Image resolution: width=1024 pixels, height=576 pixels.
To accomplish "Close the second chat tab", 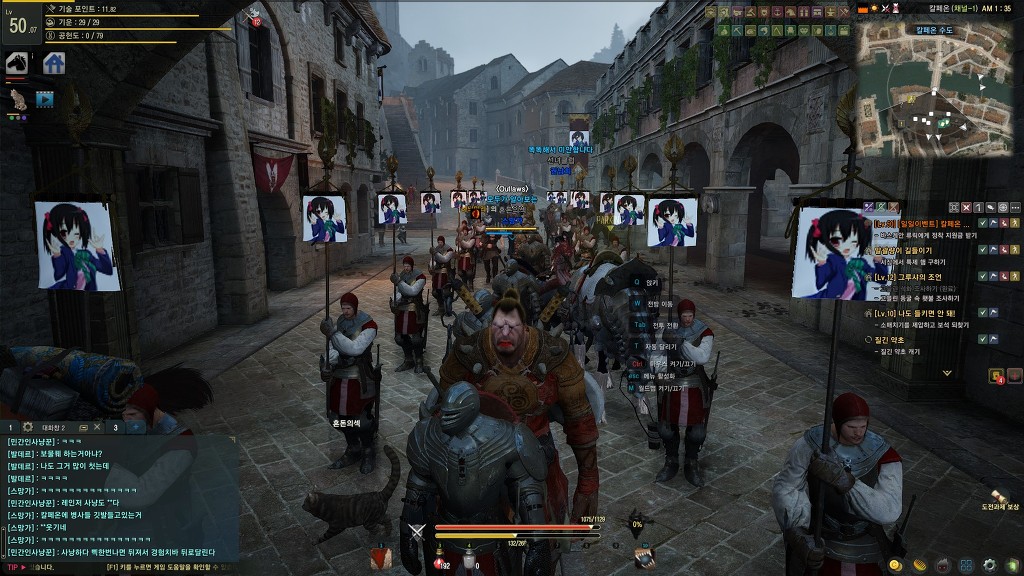I will (x=98, y=427).
